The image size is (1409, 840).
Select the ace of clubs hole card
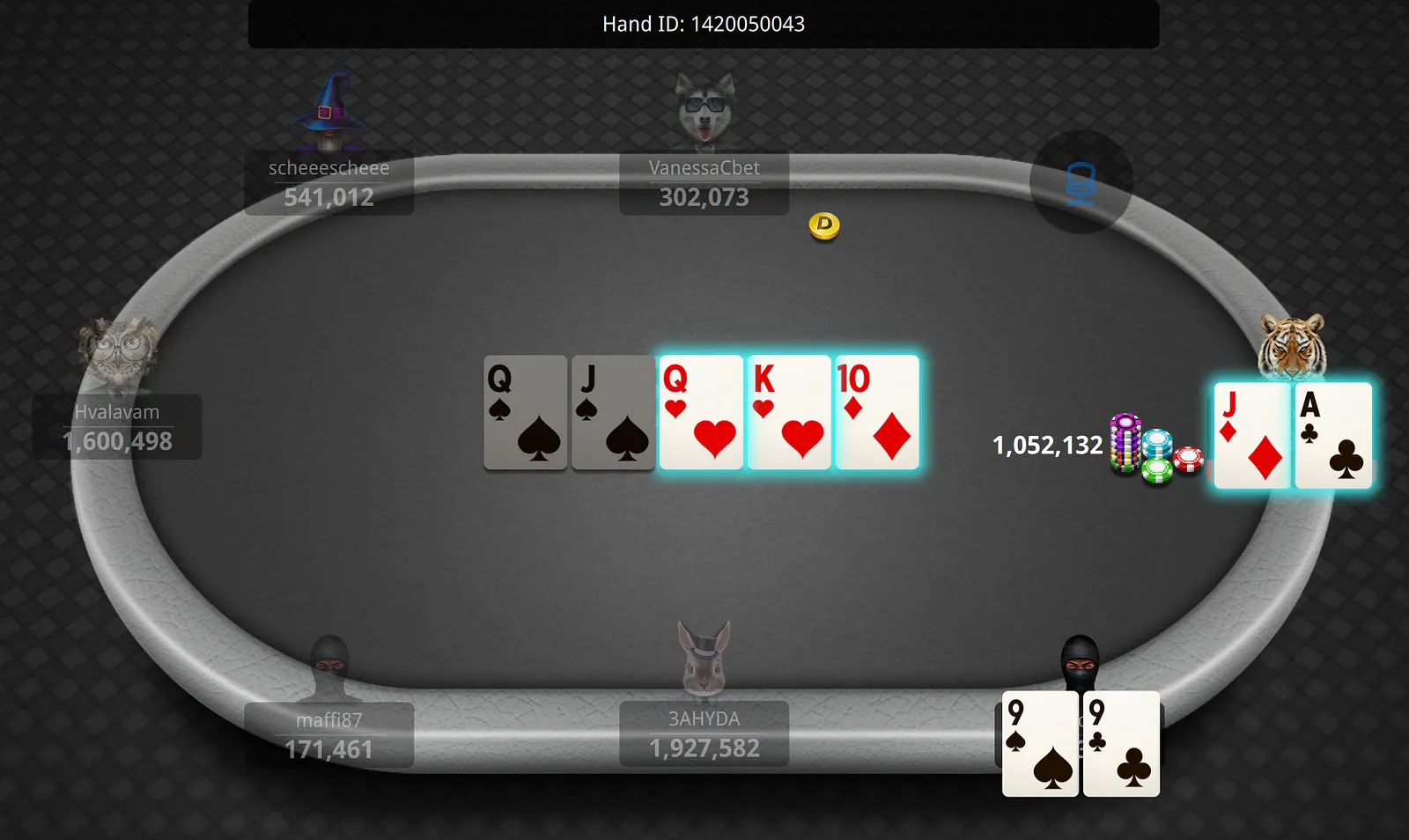point(1333,435)
